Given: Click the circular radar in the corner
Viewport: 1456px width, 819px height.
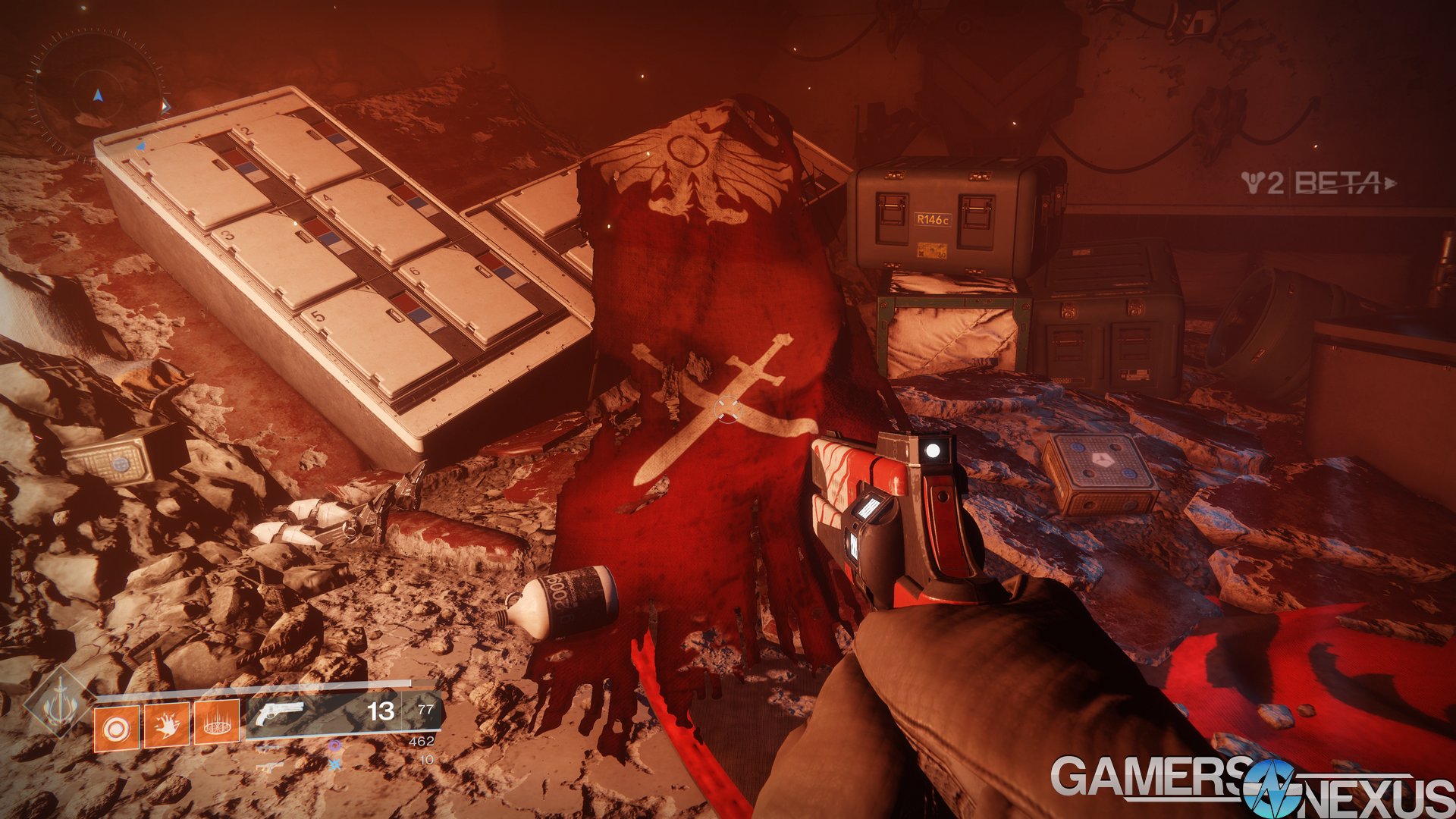Looking at the screenshot, I should 97,93.
